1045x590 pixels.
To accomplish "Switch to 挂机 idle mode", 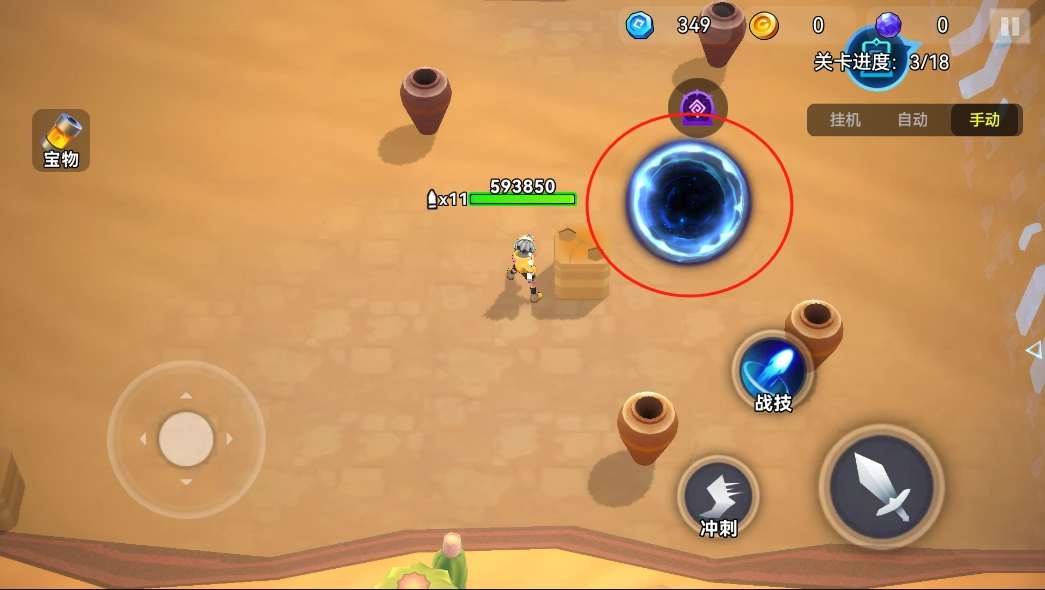I will coord(845,120).
